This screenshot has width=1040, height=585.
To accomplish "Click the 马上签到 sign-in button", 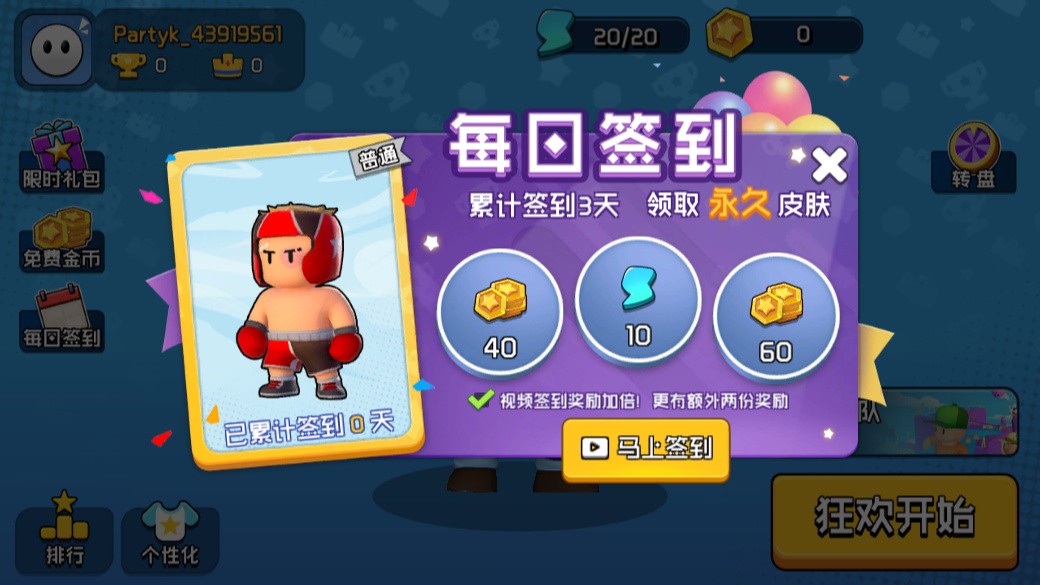I will [x=646, y=448].
